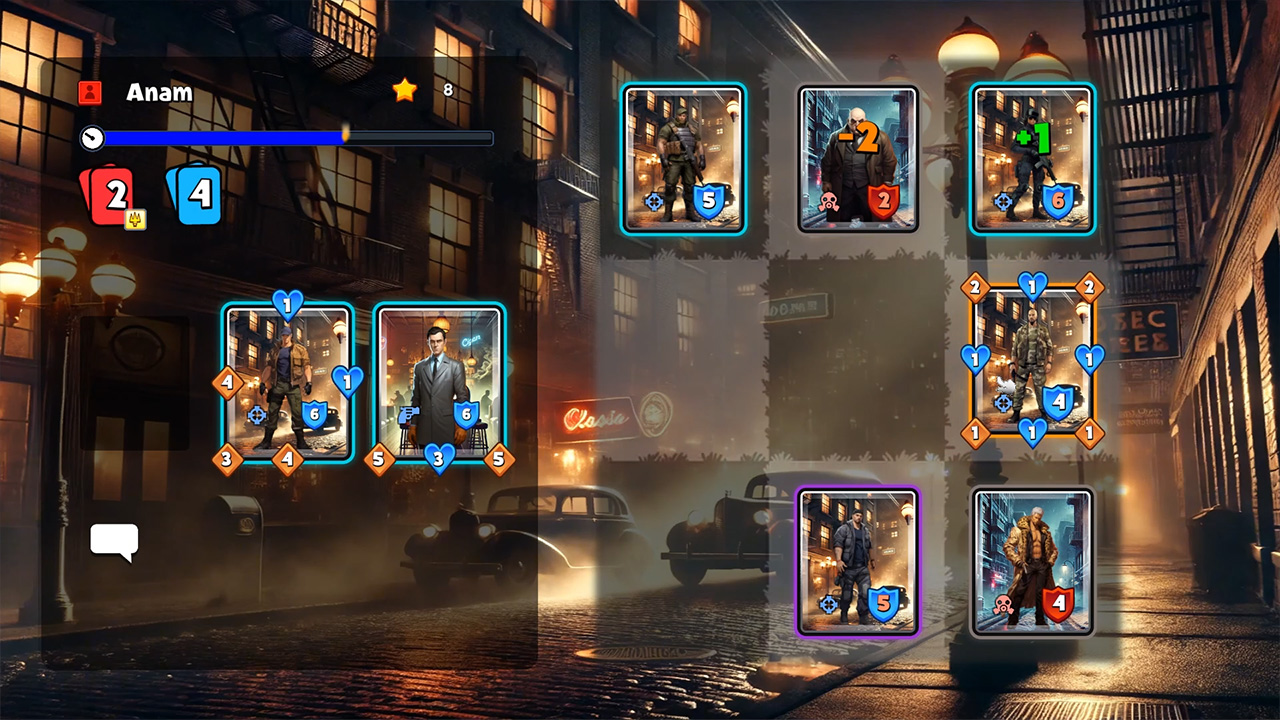Select the player name label Anam
The height and width of the screenshot is (720, 1280).
pyautogui.click(x=158, y=92)
